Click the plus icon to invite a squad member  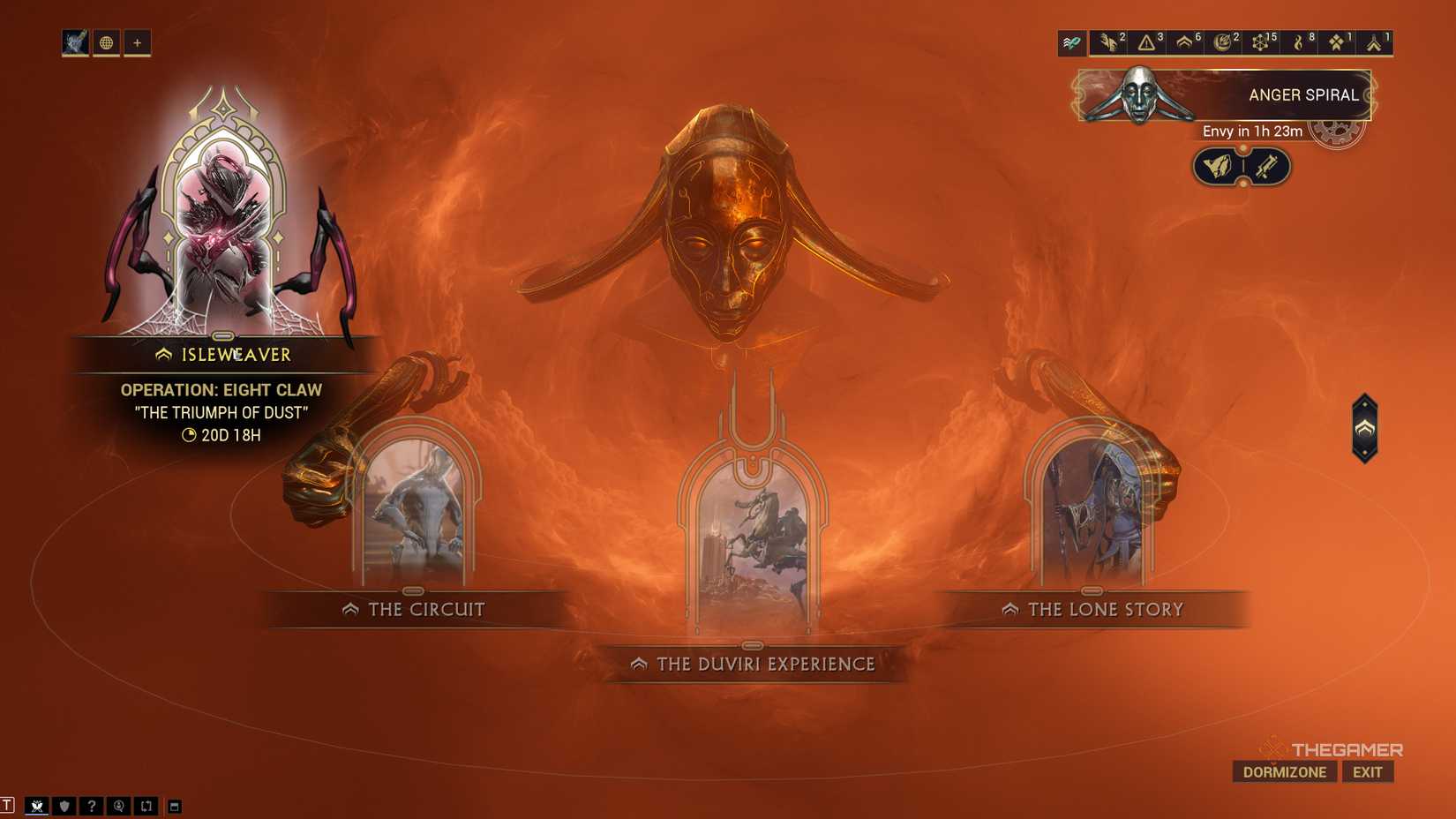[137, 42]
